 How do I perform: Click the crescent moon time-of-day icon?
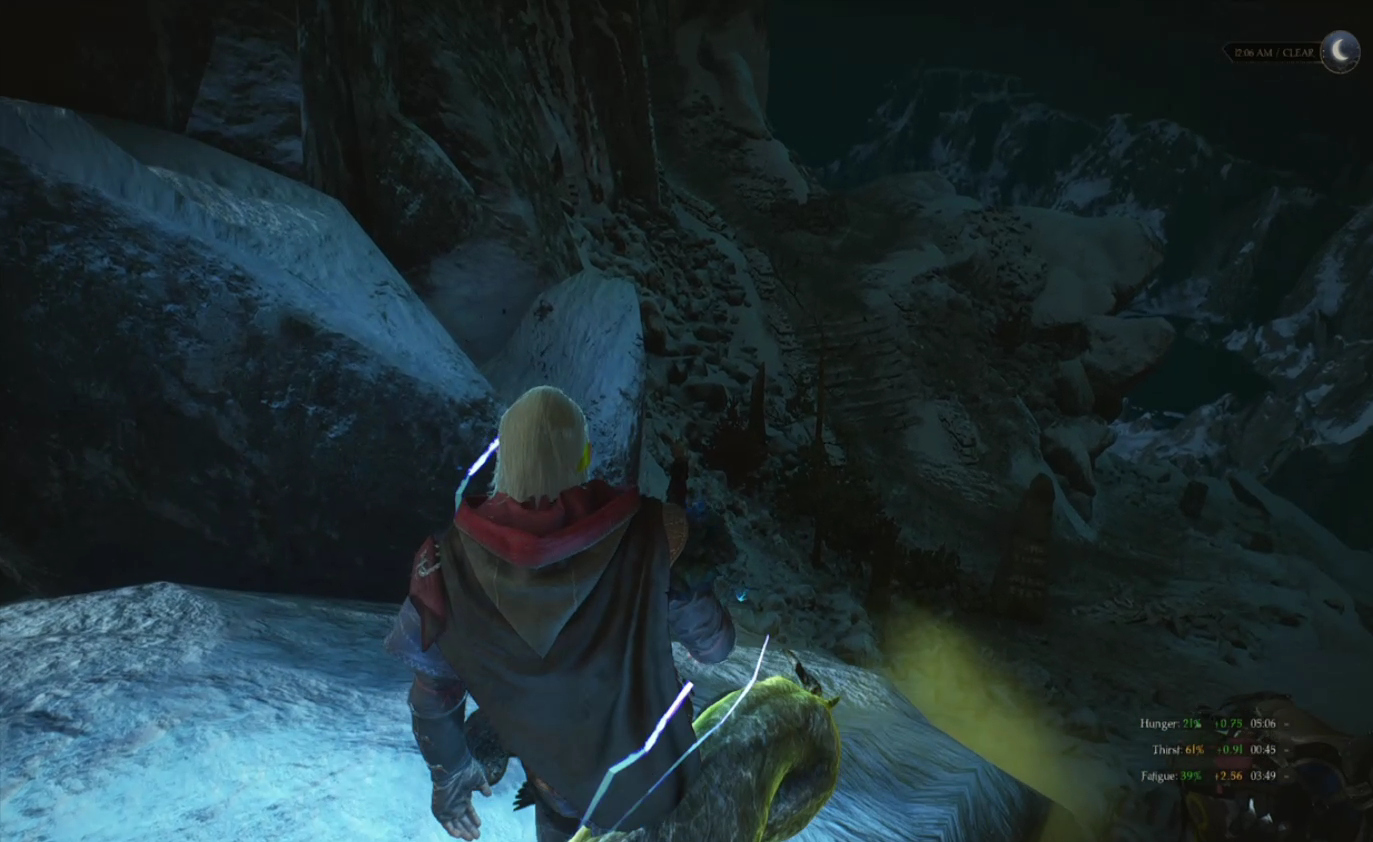(x=1340, y=51)
